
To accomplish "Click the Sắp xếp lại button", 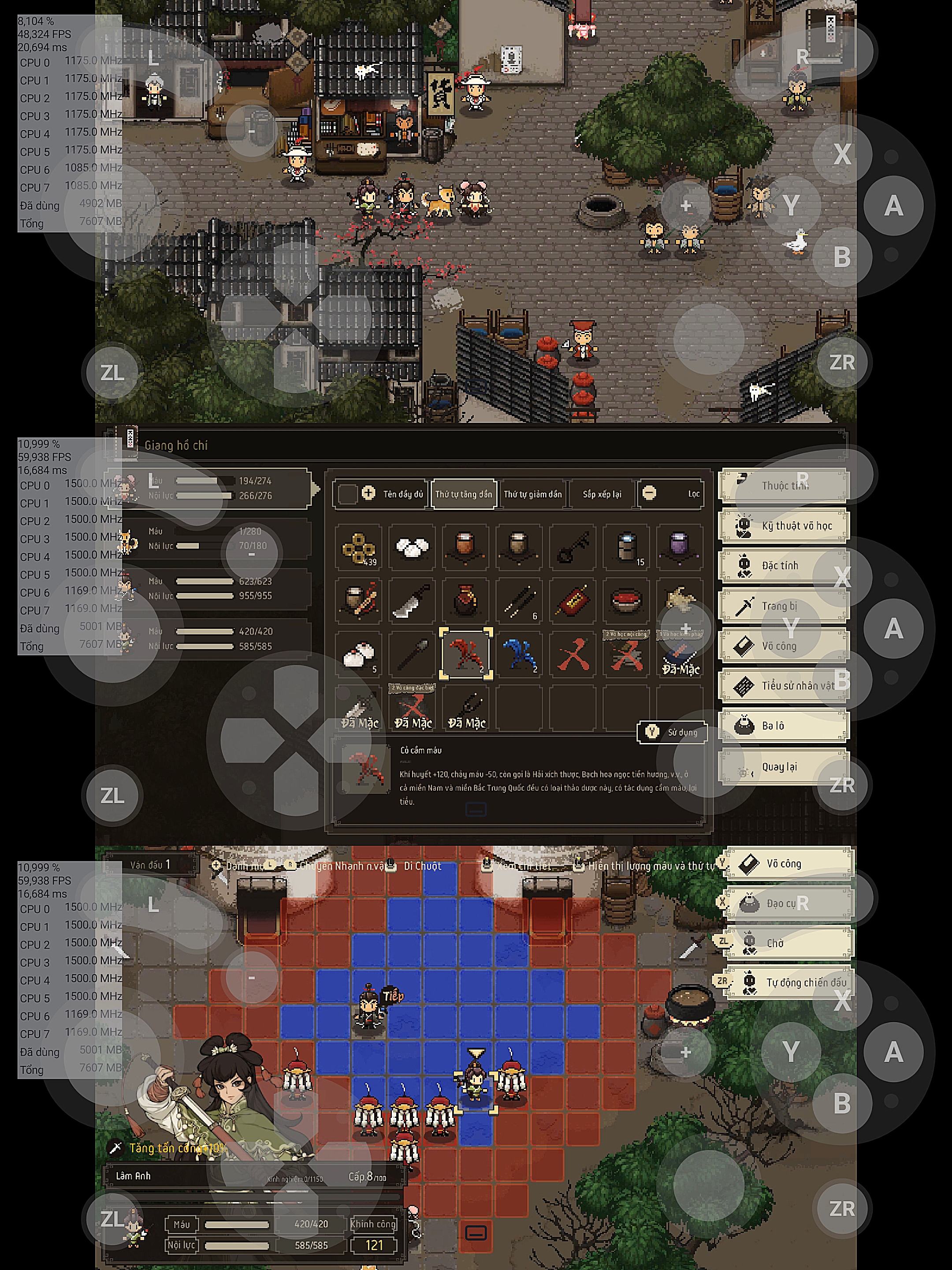I will (602, 494).
